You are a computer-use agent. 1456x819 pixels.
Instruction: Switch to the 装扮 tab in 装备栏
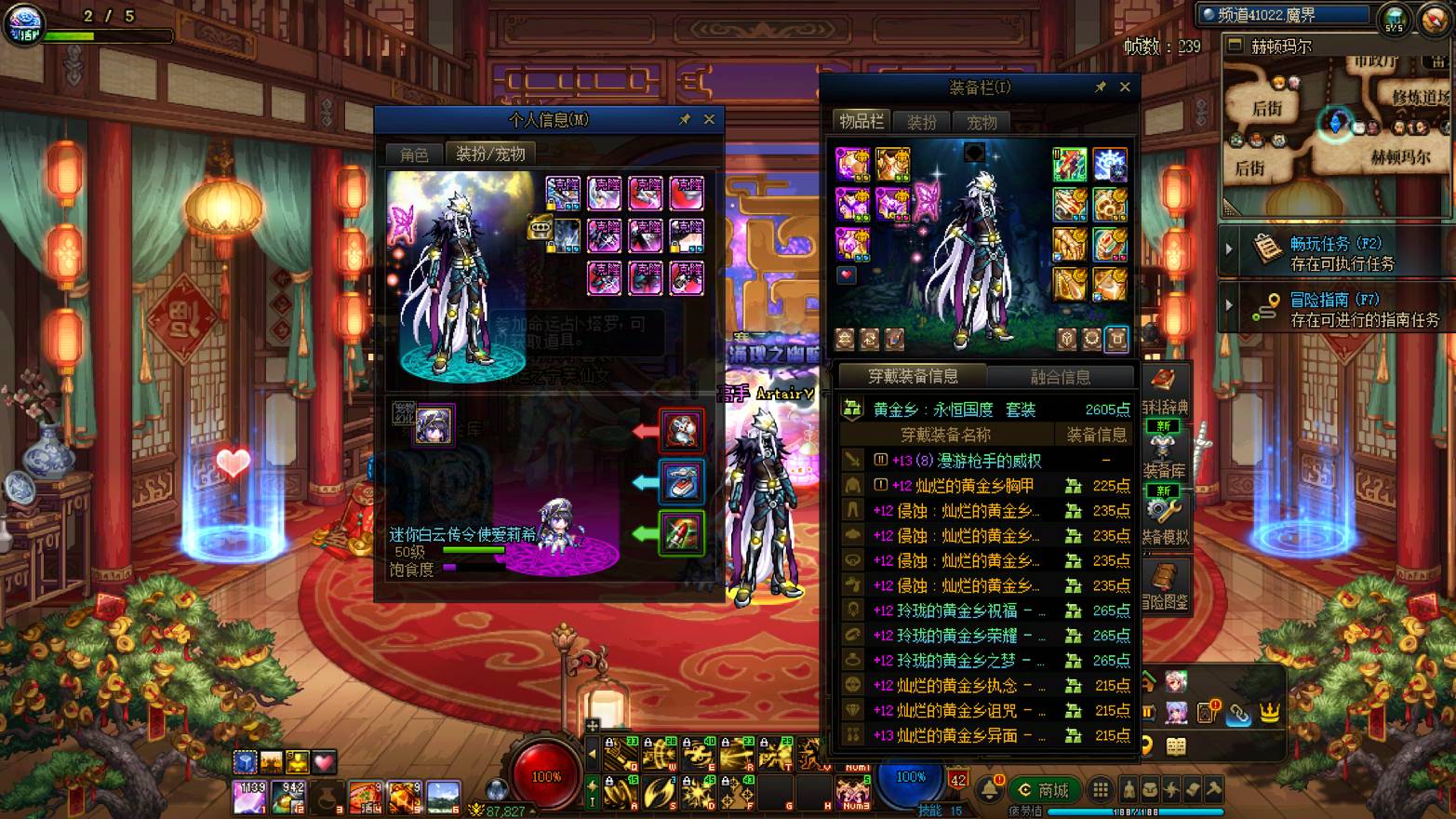(x=921, y=123)
